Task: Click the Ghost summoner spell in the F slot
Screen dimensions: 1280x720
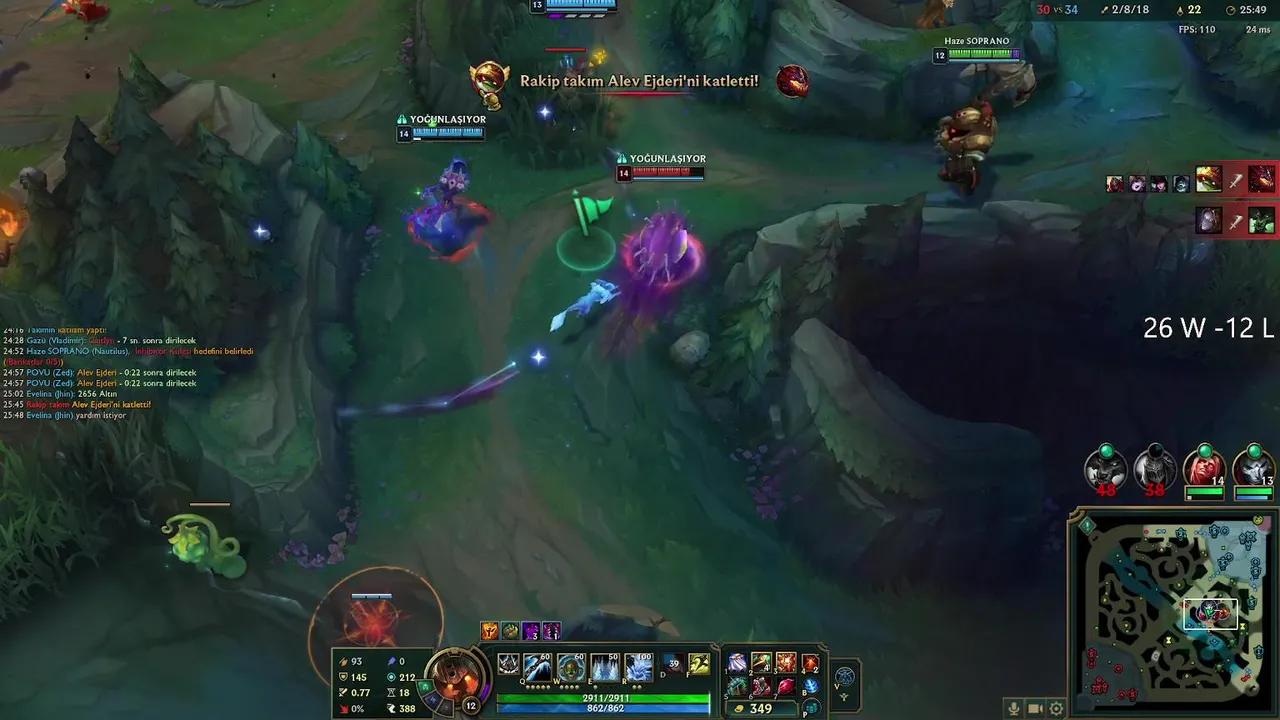Action: 699,663
